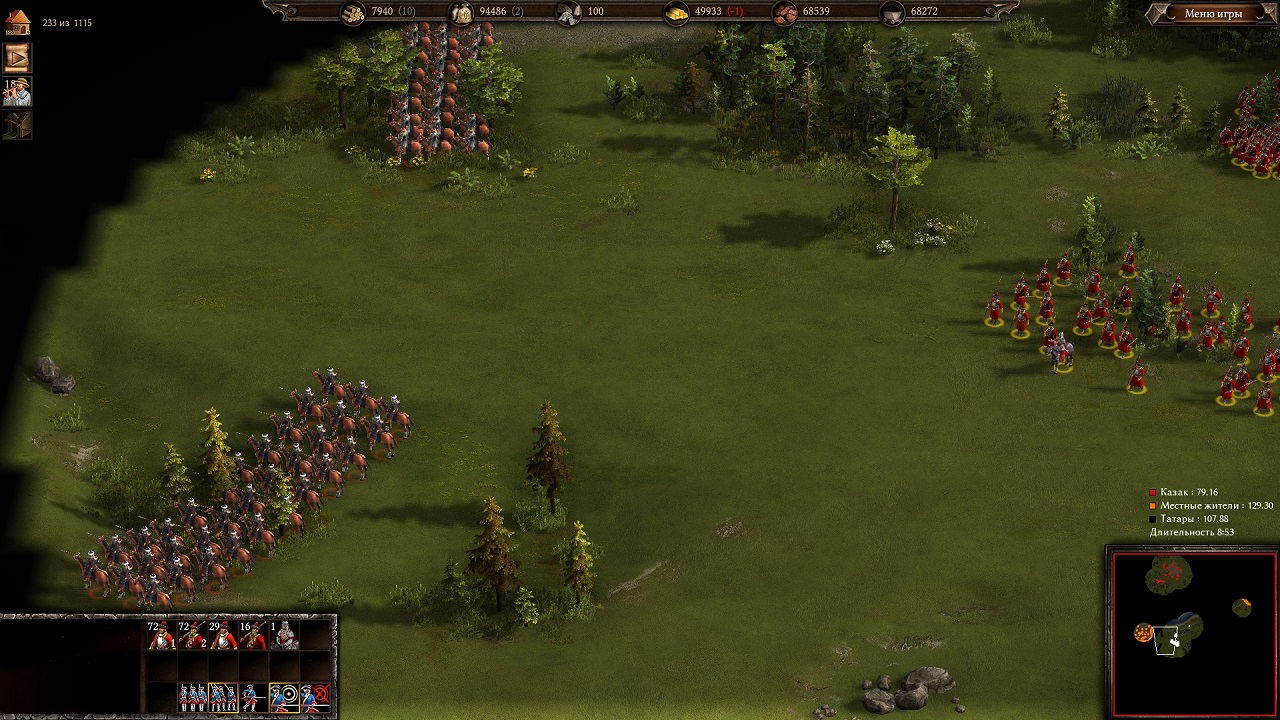
Task: Open the "Меню игры" game menu
Action: point(1212,14)
